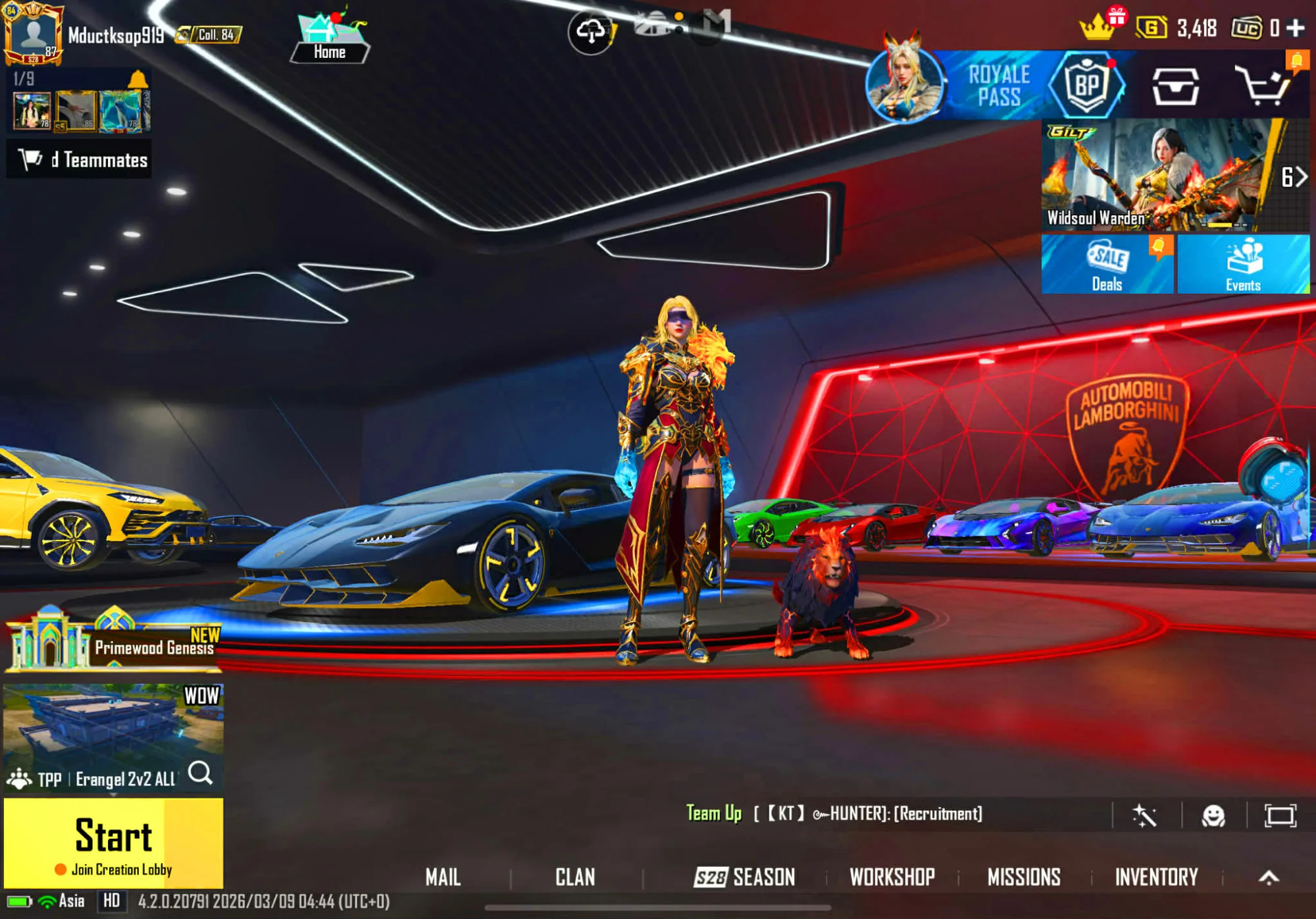The width and height of the screenshot is (1316, 919).
Task: Open the Events tile
Action: tap(1243, 265)
